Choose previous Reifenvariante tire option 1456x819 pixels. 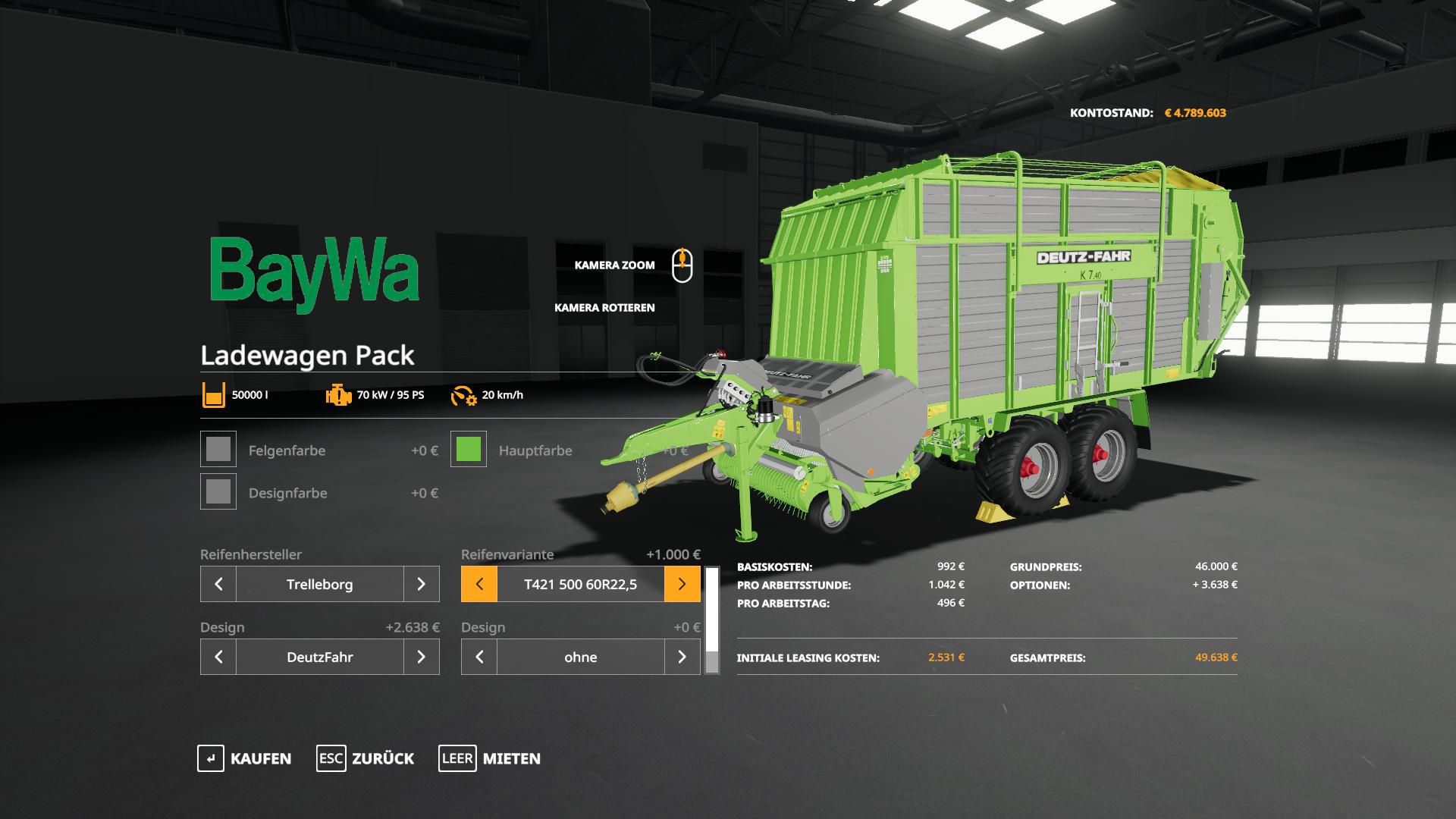coord(479,584)
